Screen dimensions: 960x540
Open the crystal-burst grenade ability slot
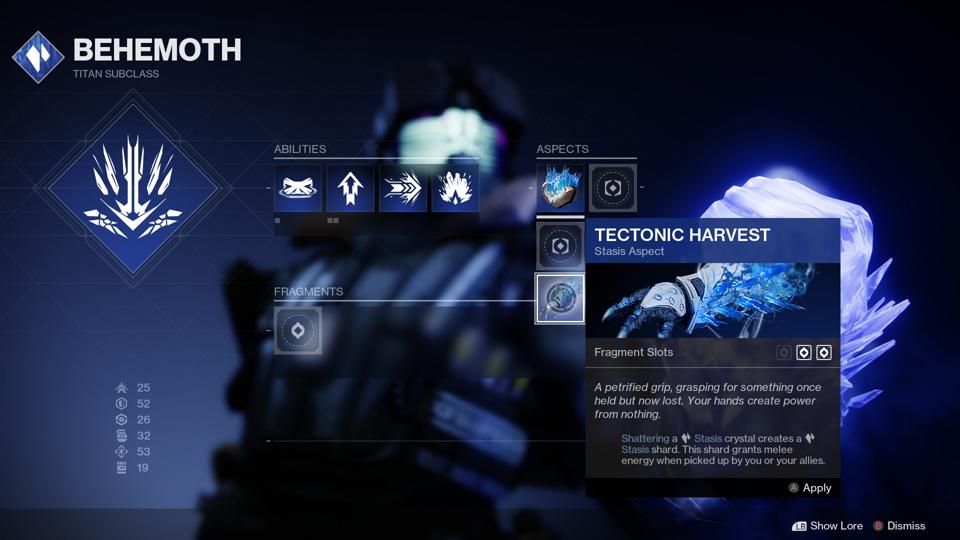[455, 188]
